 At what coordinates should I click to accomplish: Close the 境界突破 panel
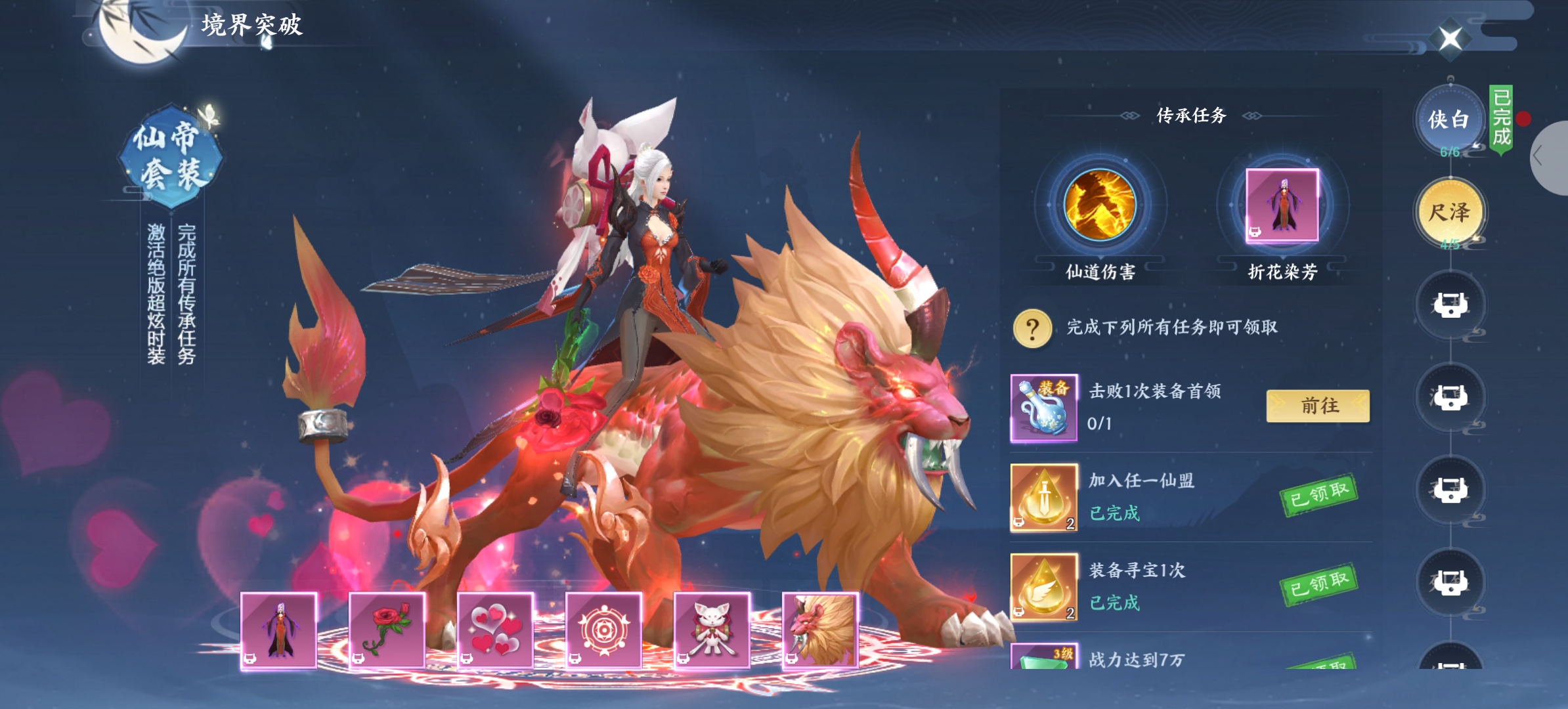[1450, 39]
